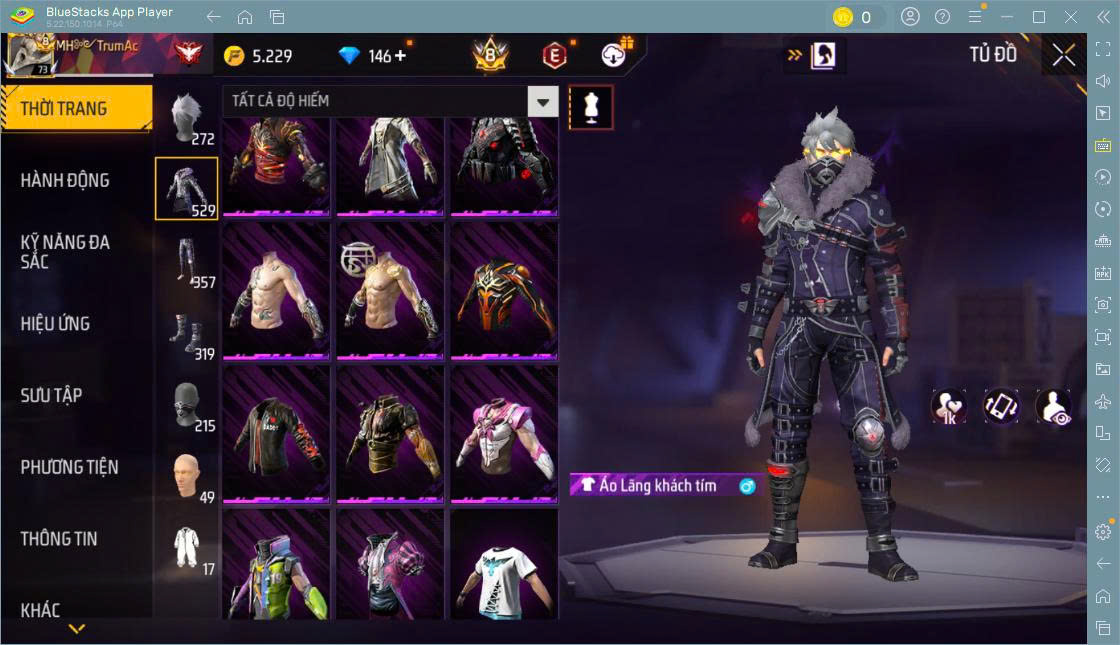The image size is (1120, 645).
Task: Open the mask subcategory with 215 items
Action: point(186,405)
